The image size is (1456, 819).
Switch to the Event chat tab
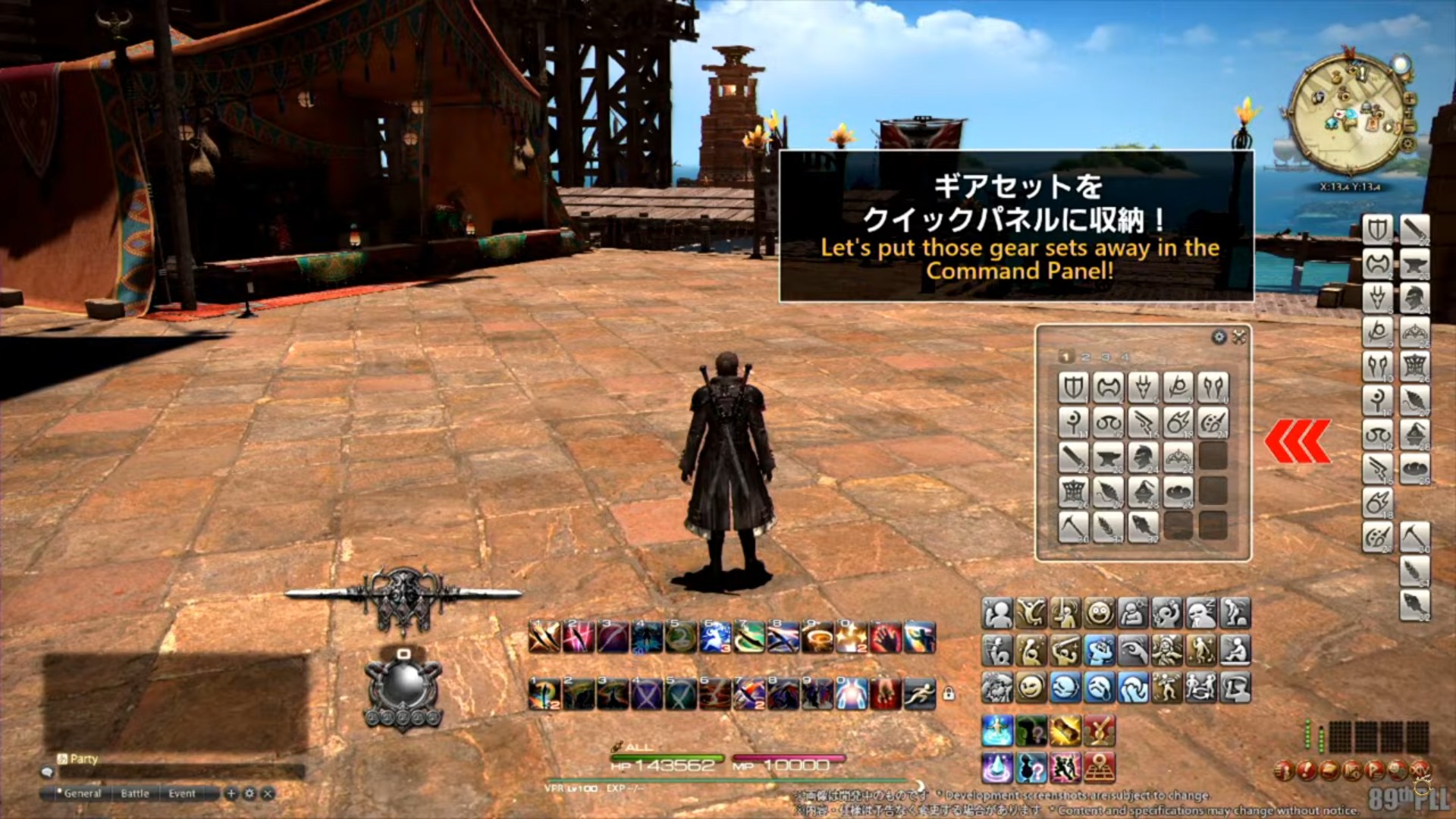[x=182, y=793]
